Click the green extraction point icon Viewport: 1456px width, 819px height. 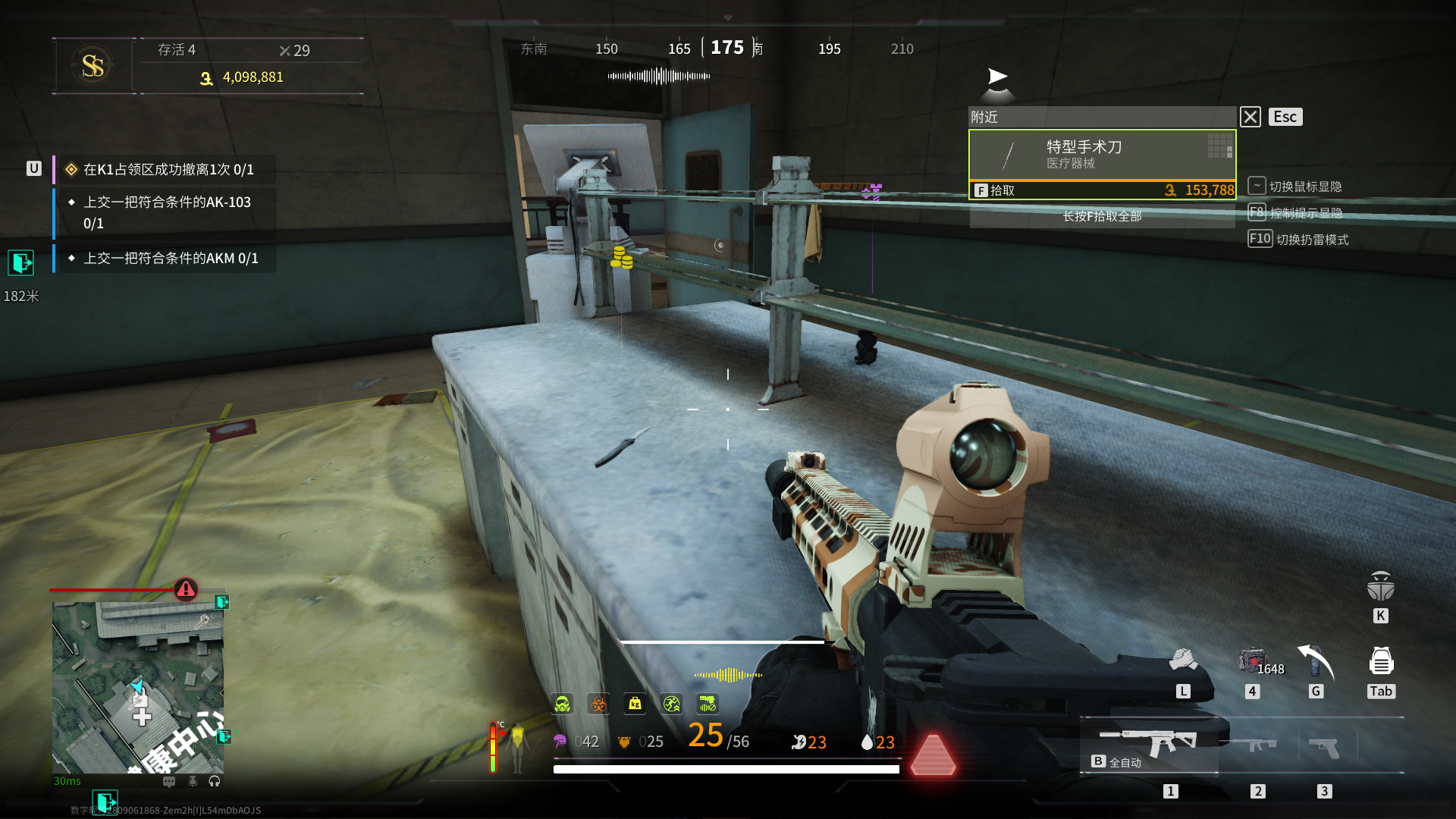tap(20, 263)
